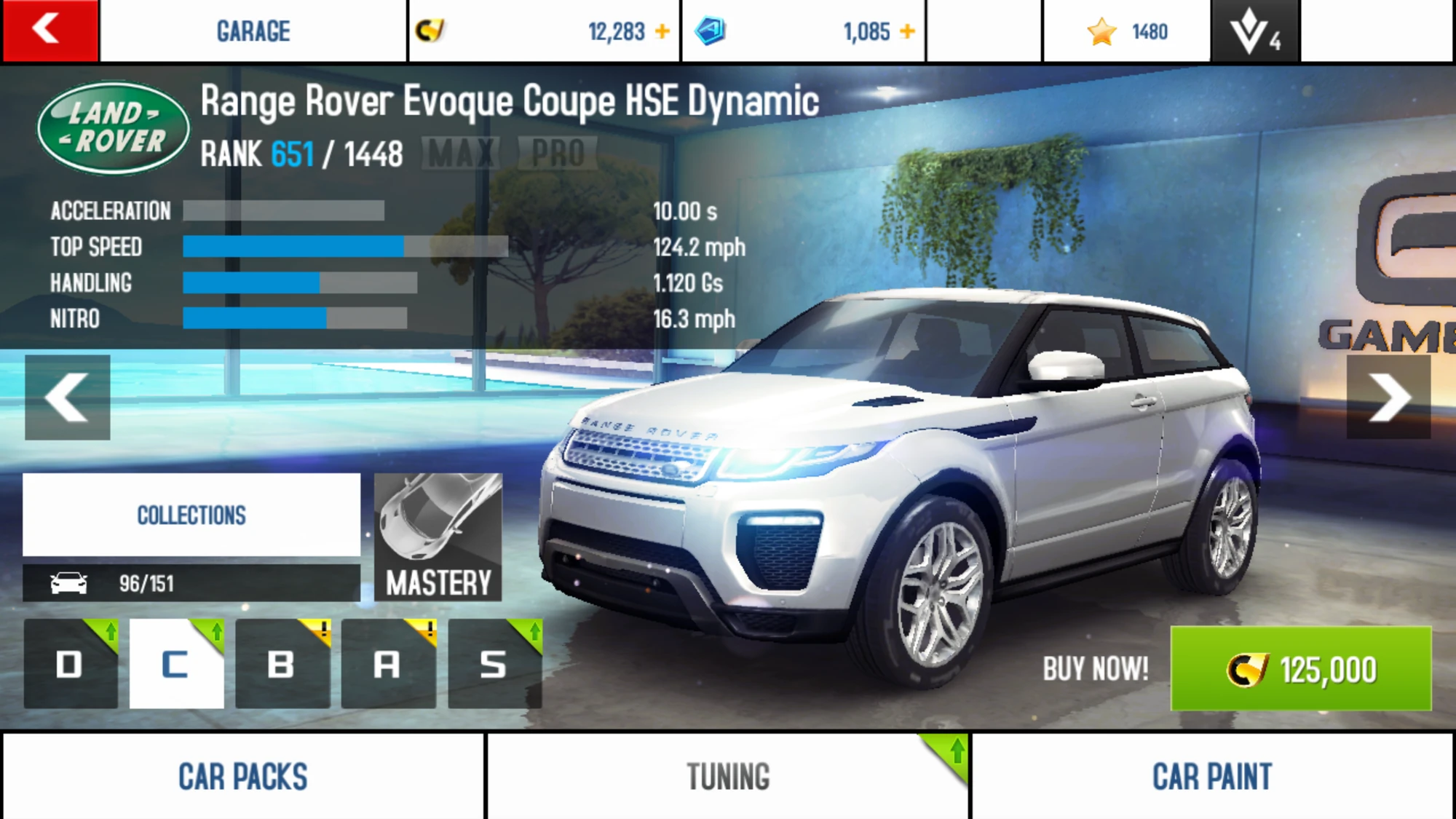Open the Tuning tab
The height and width of the screenshot is (819, 1456).
point(727,775)
